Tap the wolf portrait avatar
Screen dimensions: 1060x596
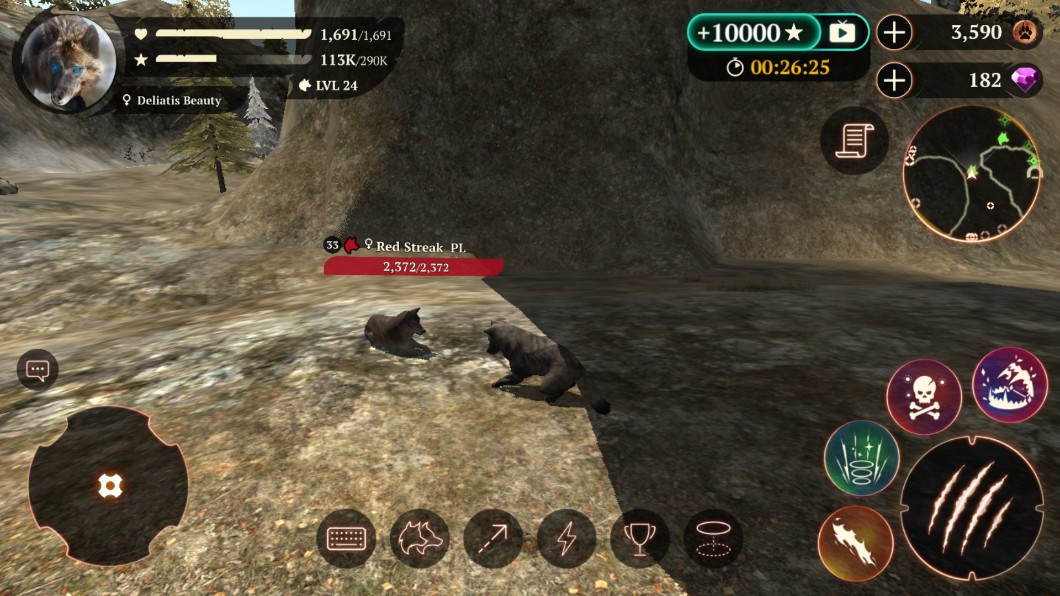pyautogui.click(x=68, y=61)
